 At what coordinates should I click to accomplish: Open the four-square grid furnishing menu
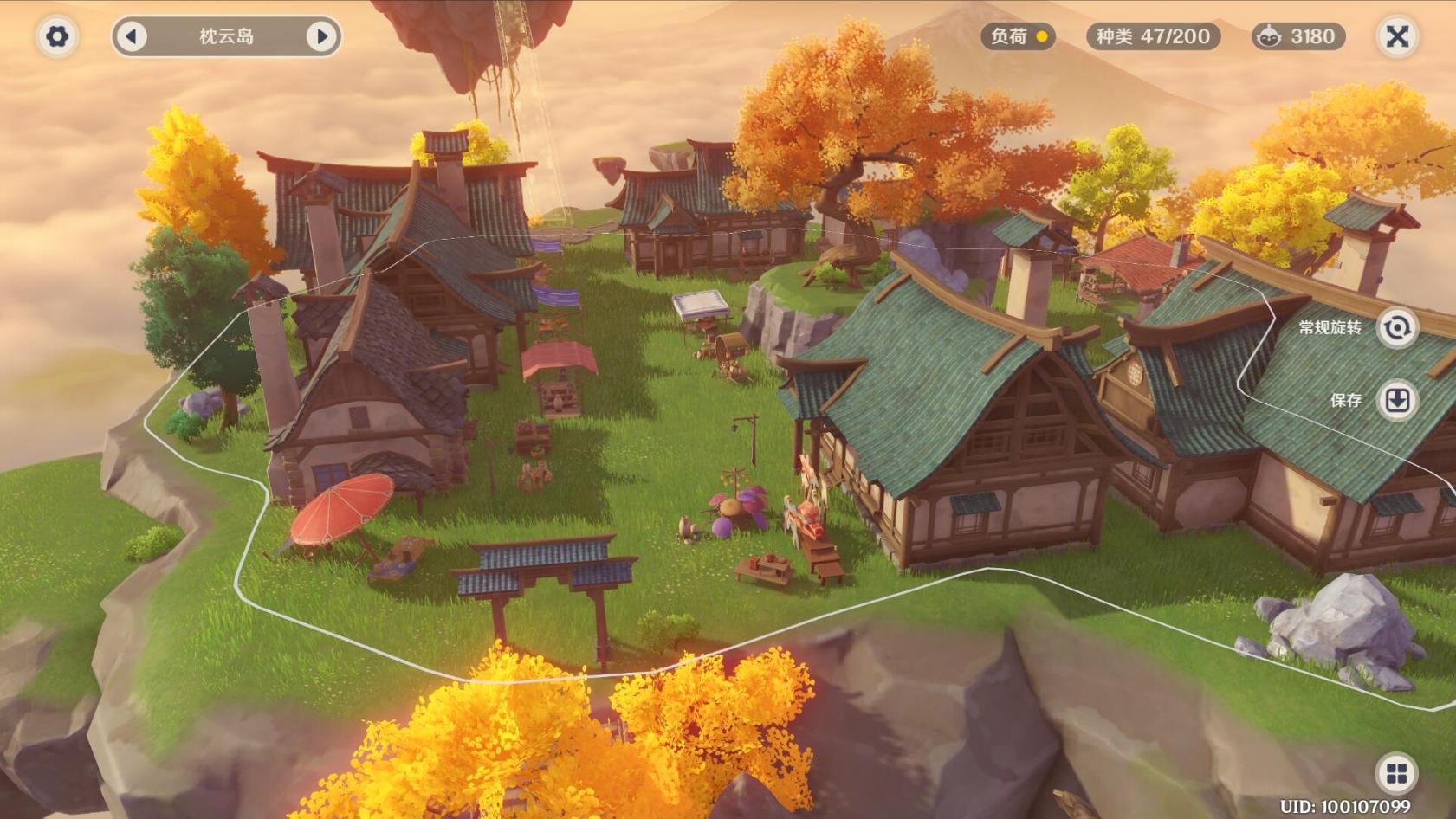tap(1396, 773)
